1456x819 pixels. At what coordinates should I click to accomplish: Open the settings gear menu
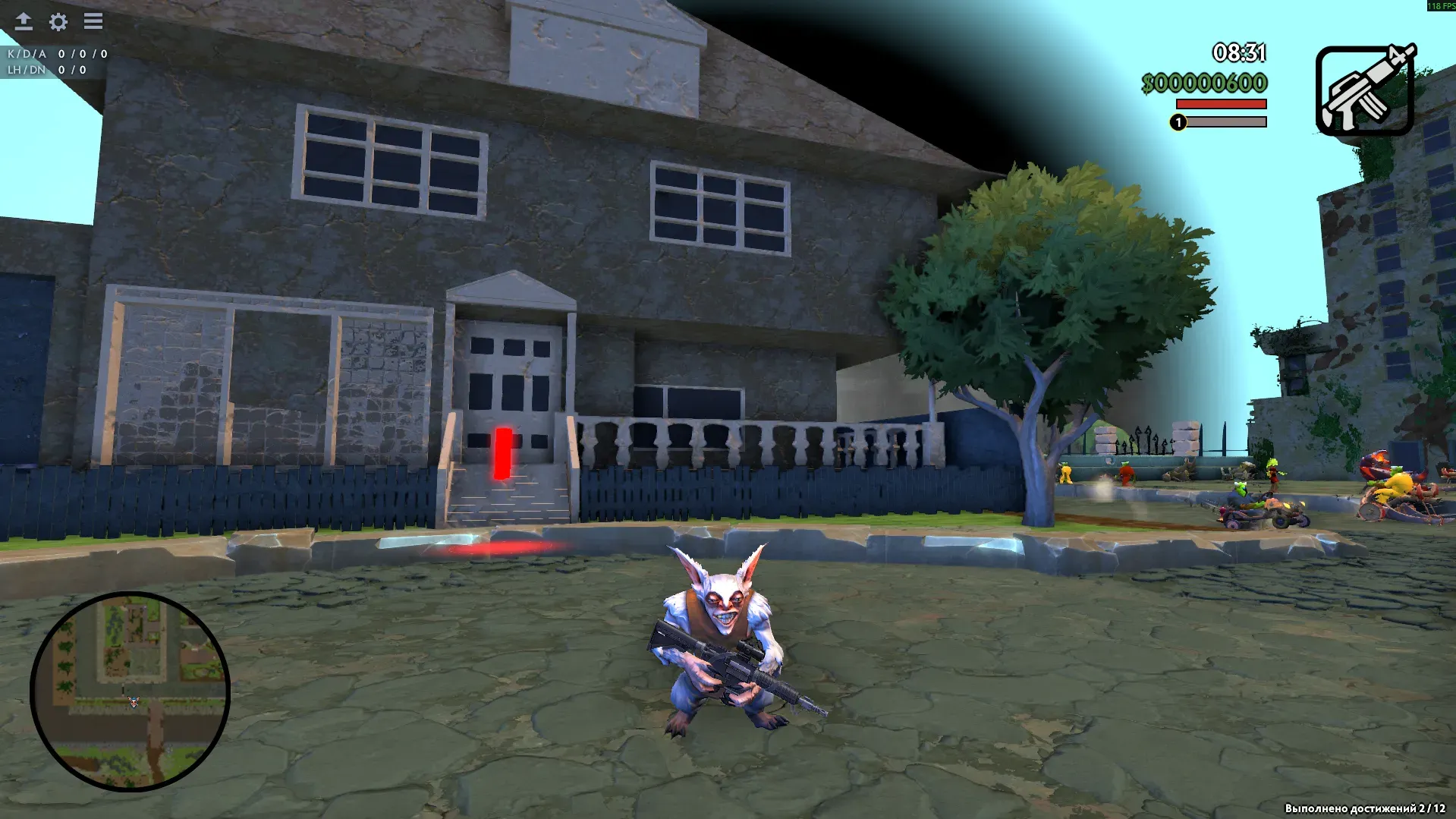[58, 22]
